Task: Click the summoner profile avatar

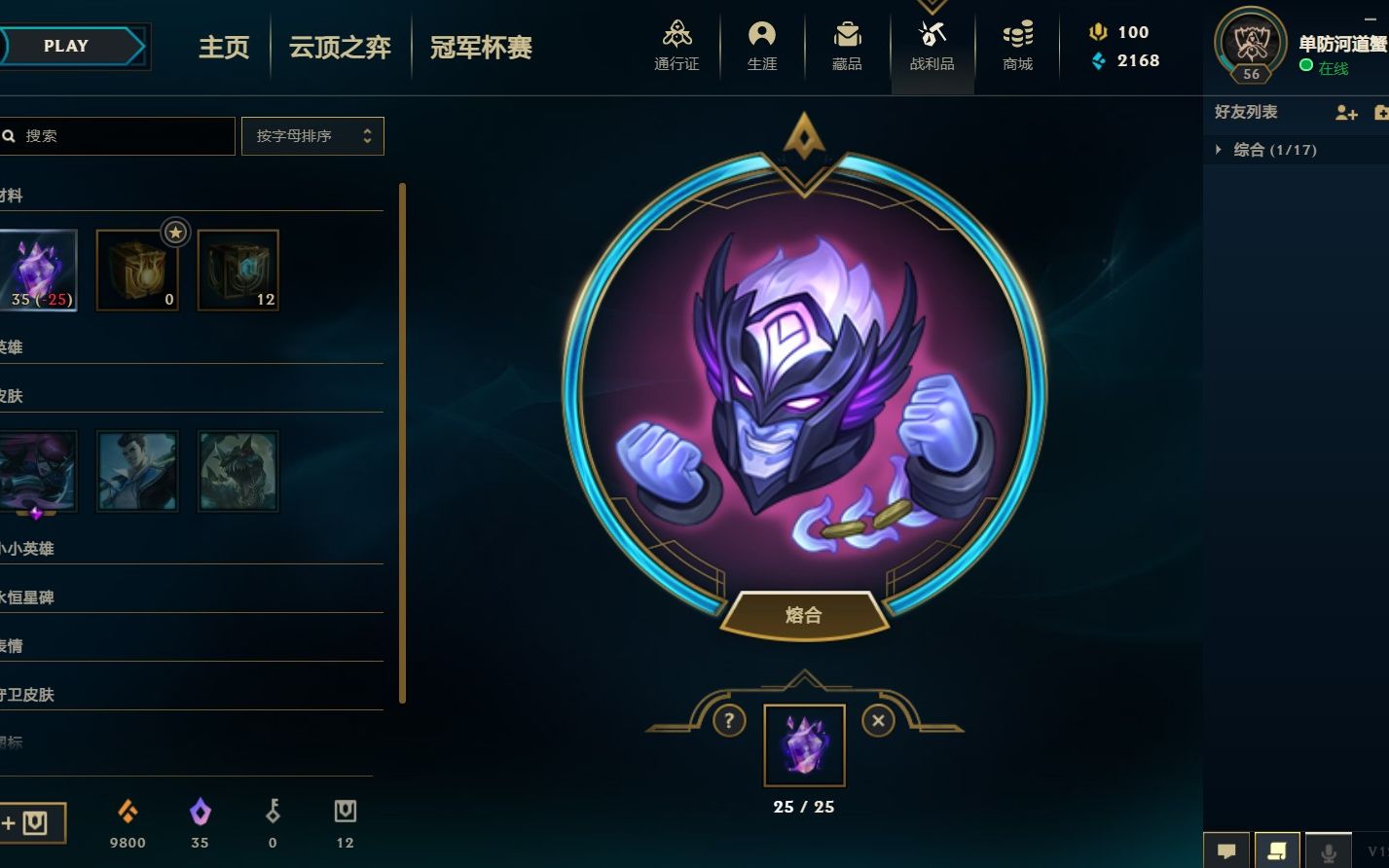Action: tap(1251, 44)
